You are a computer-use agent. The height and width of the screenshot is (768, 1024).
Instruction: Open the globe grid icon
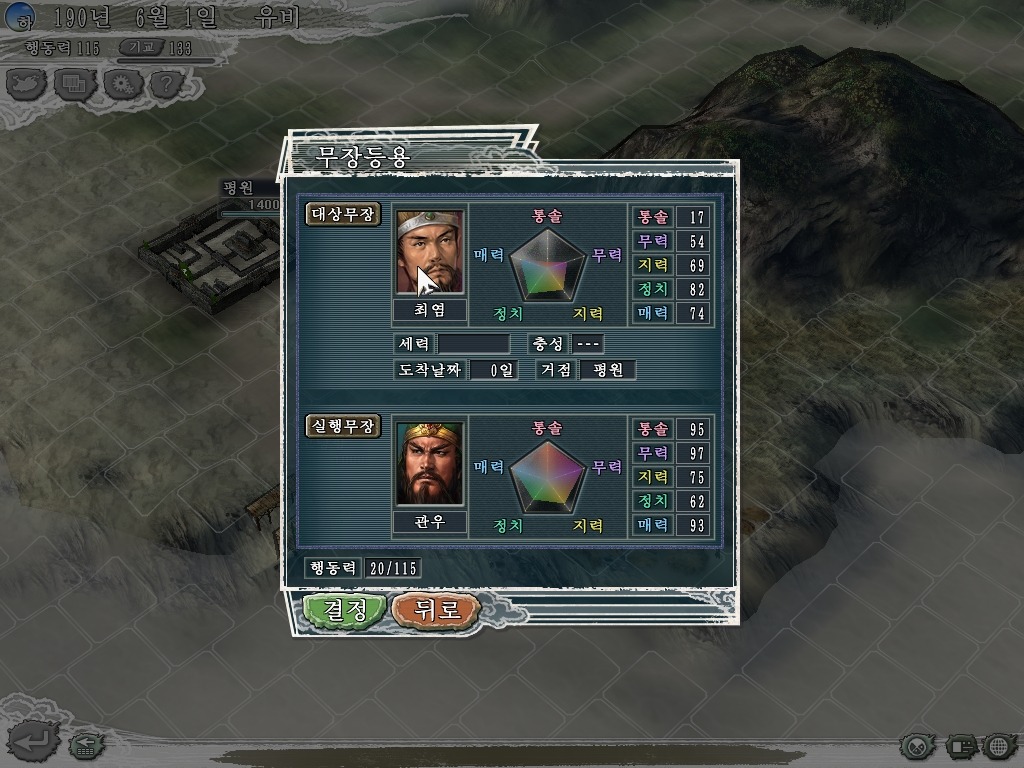(x=999, y=746)
